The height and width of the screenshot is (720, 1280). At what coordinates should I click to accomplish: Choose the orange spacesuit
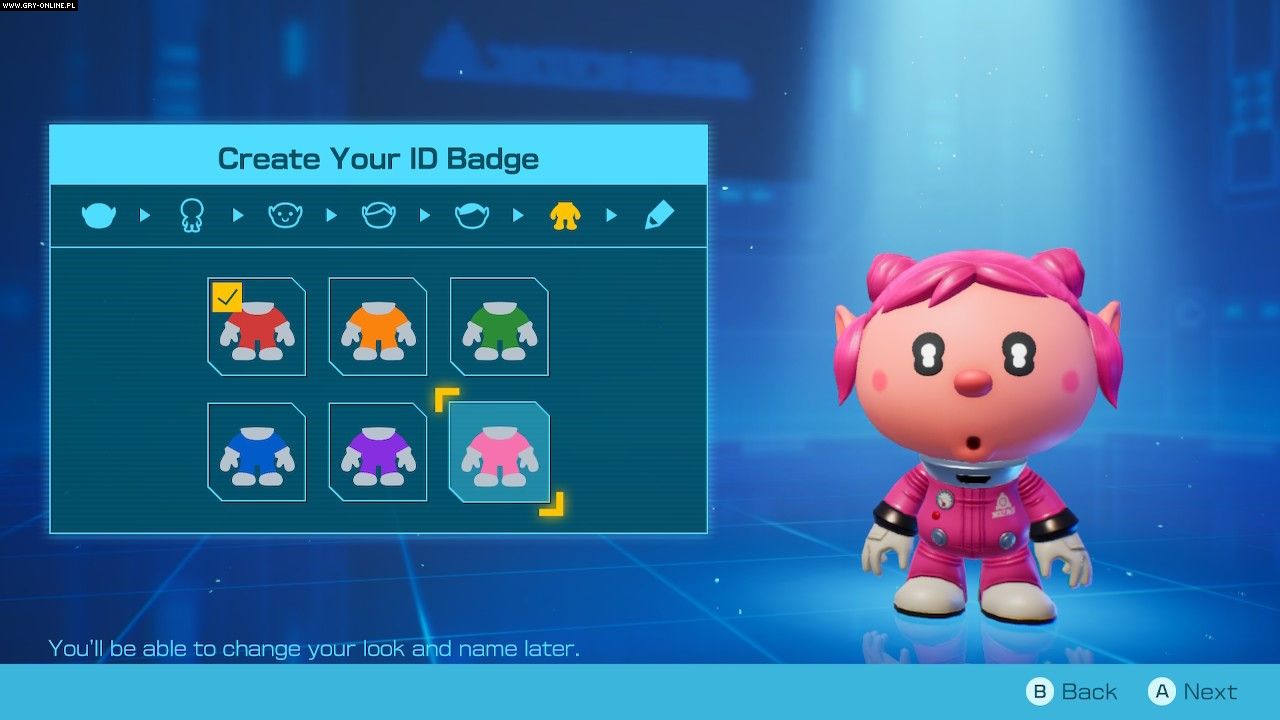pos(378,327)
